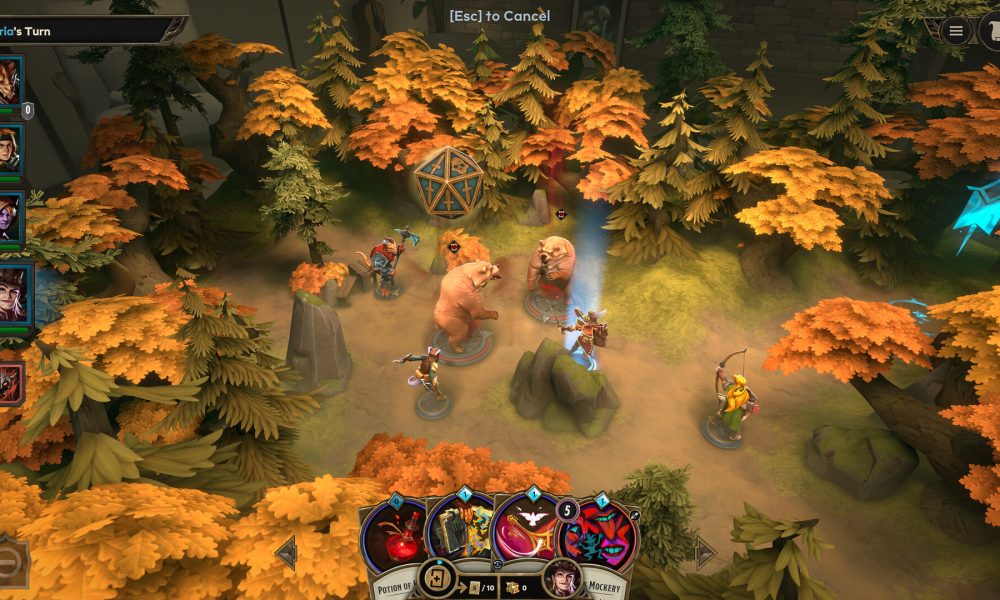Open the scroll log button
The image size is (1000, 600).
tap(990, 31)
